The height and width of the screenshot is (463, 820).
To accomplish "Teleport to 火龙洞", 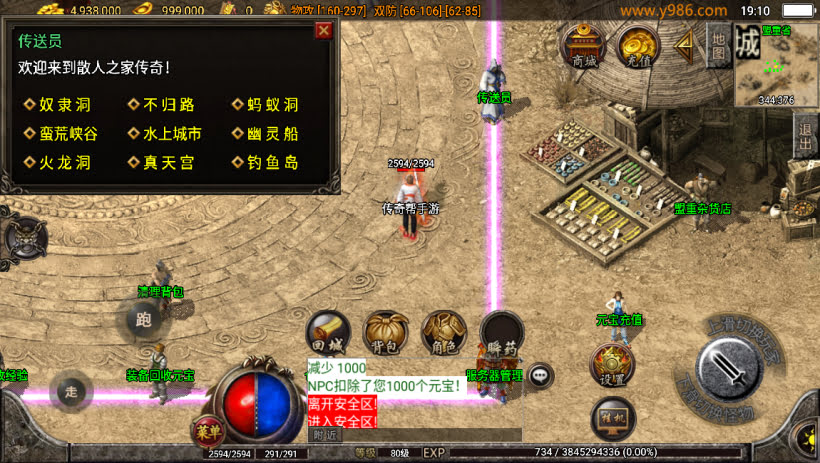I will coord(64,163).
